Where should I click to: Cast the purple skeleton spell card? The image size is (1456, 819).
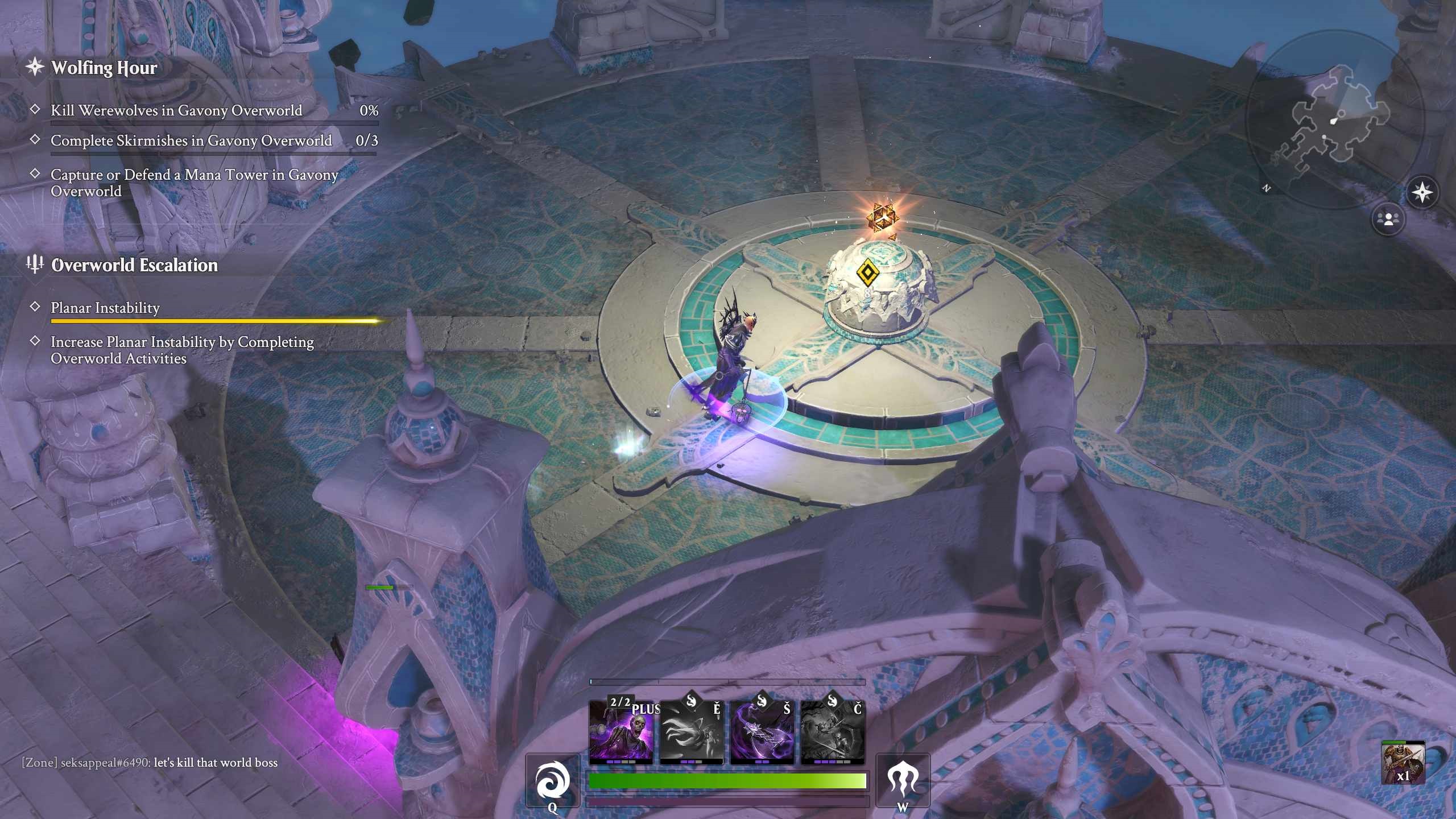[621, 733]
